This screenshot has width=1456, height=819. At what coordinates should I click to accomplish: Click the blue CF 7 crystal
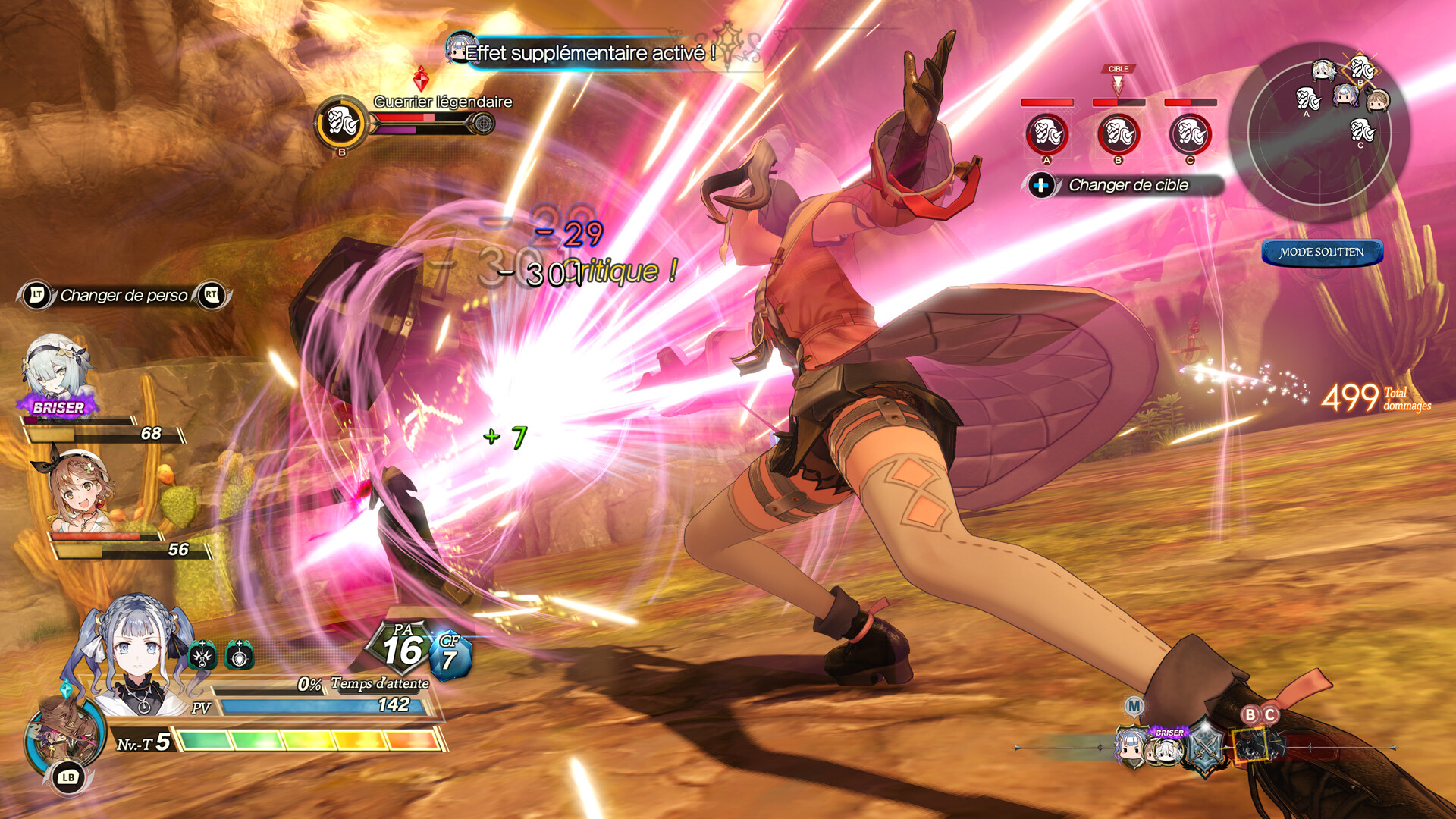point(450,655)
